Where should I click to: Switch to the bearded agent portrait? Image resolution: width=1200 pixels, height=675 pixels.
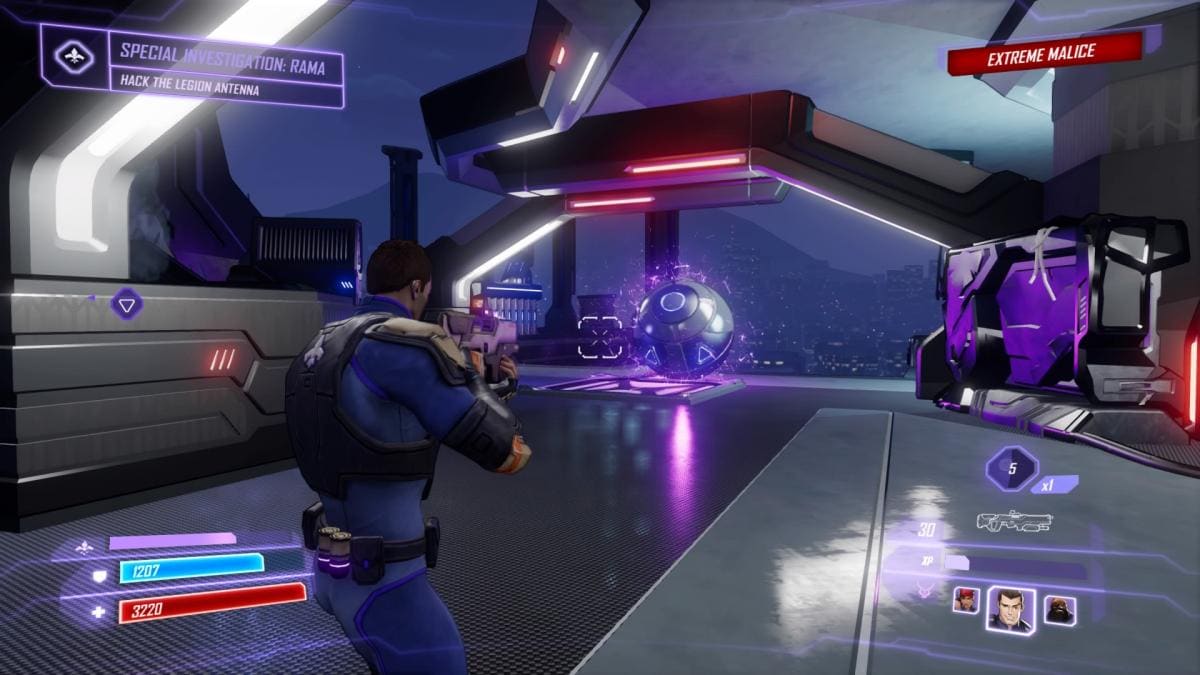pos(1060,609)
